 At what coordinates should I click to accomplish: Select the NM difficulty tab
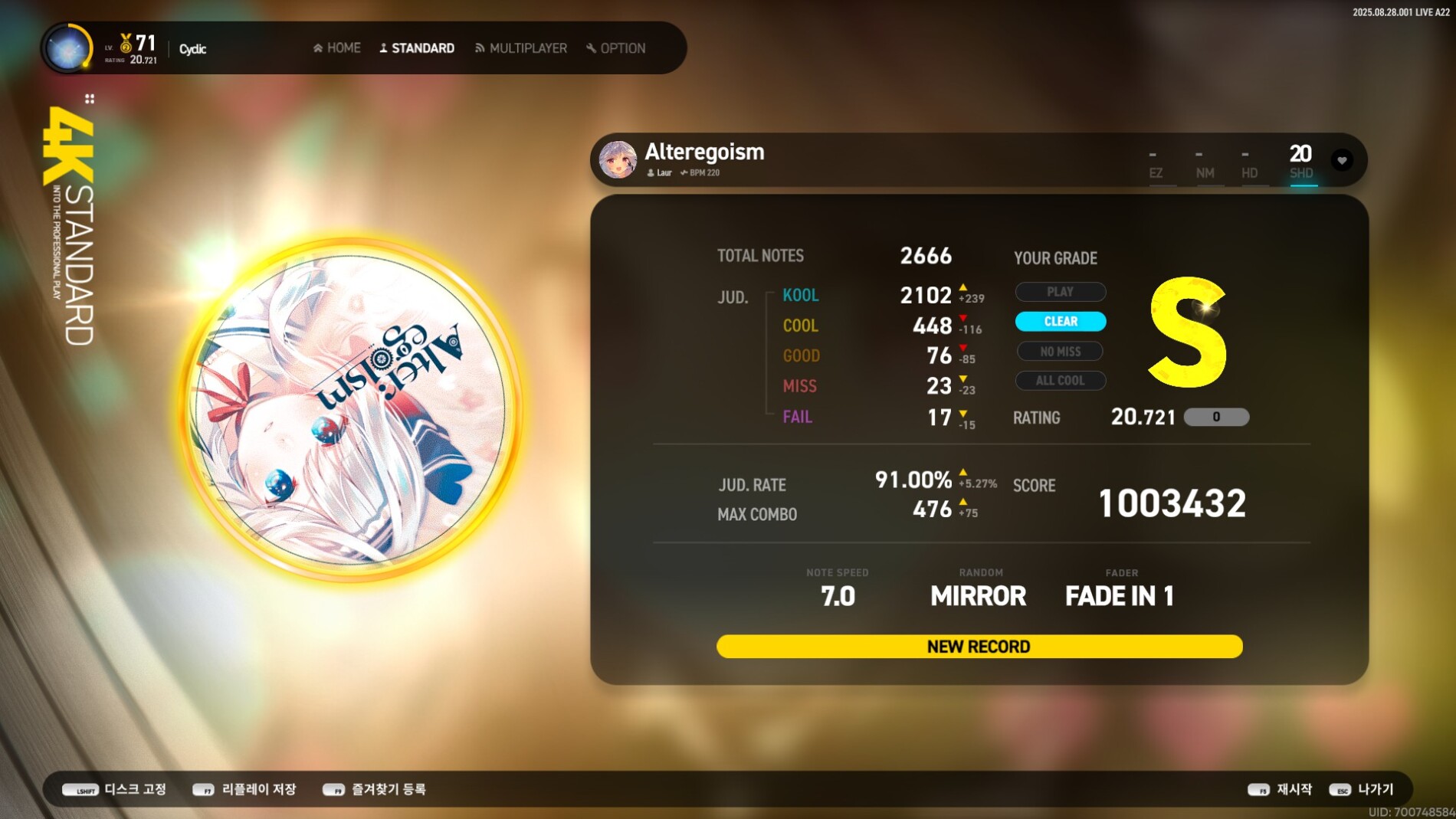[x=1205, y=164]
